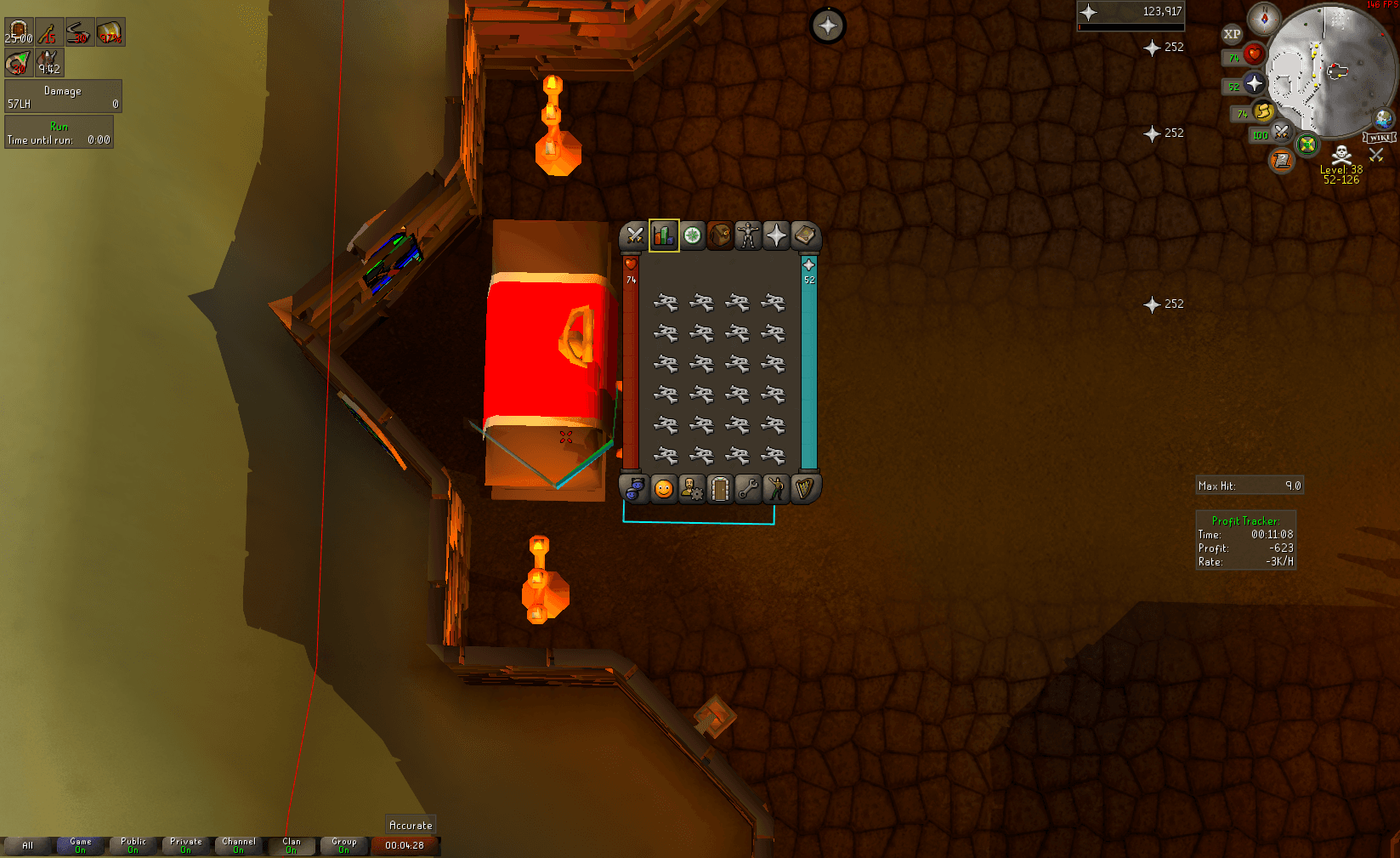Switch to the Magic spellbook tab

coord(804,236)
